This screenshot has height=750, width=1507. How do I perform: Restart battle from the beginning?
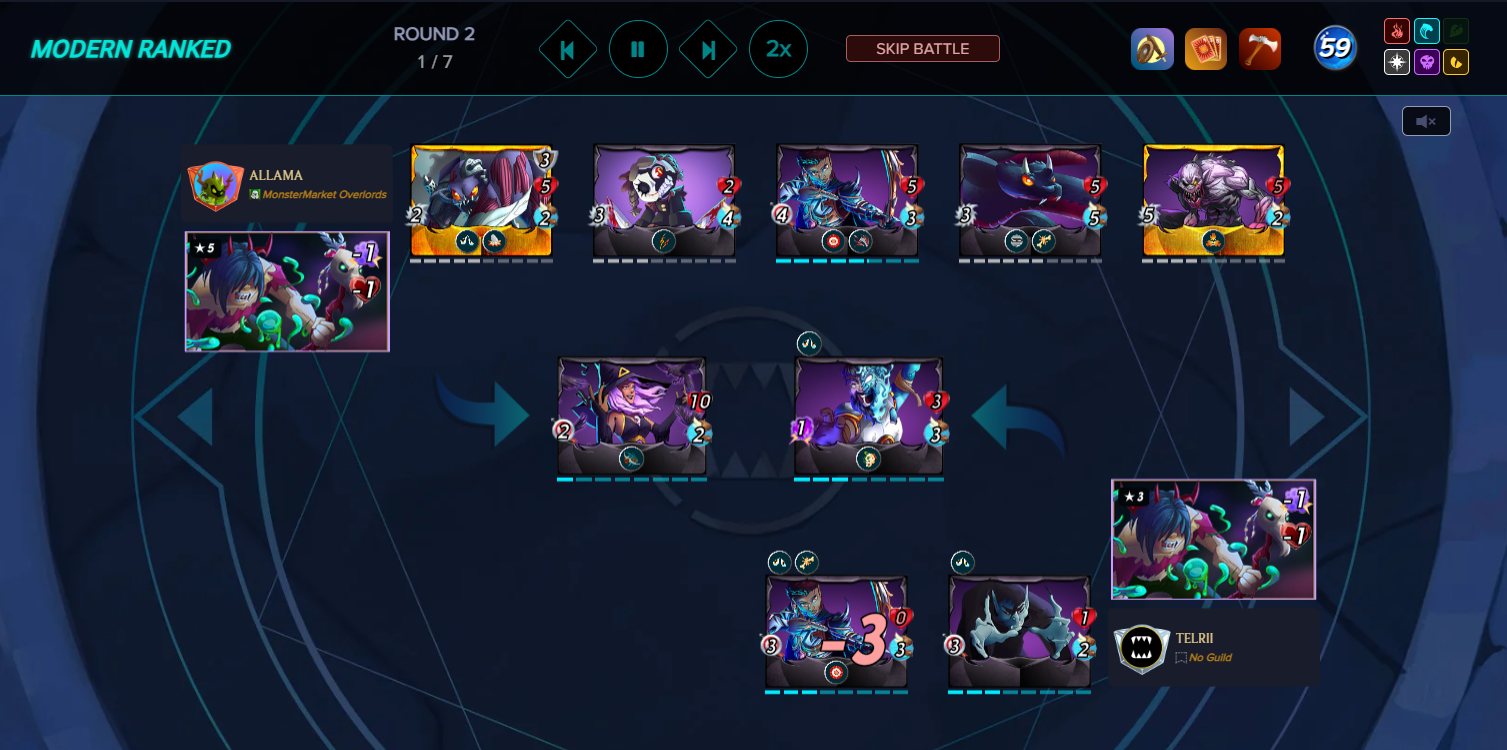pyautogui.click(x=568, y=48)
